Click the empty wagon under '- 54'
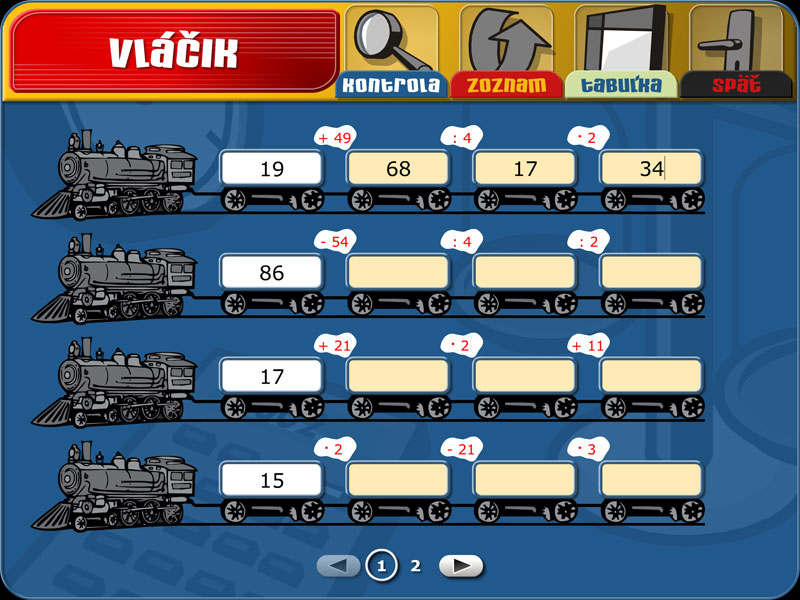Screen dimensions: 800x600 pyautogui.click(x=398, y=273)
